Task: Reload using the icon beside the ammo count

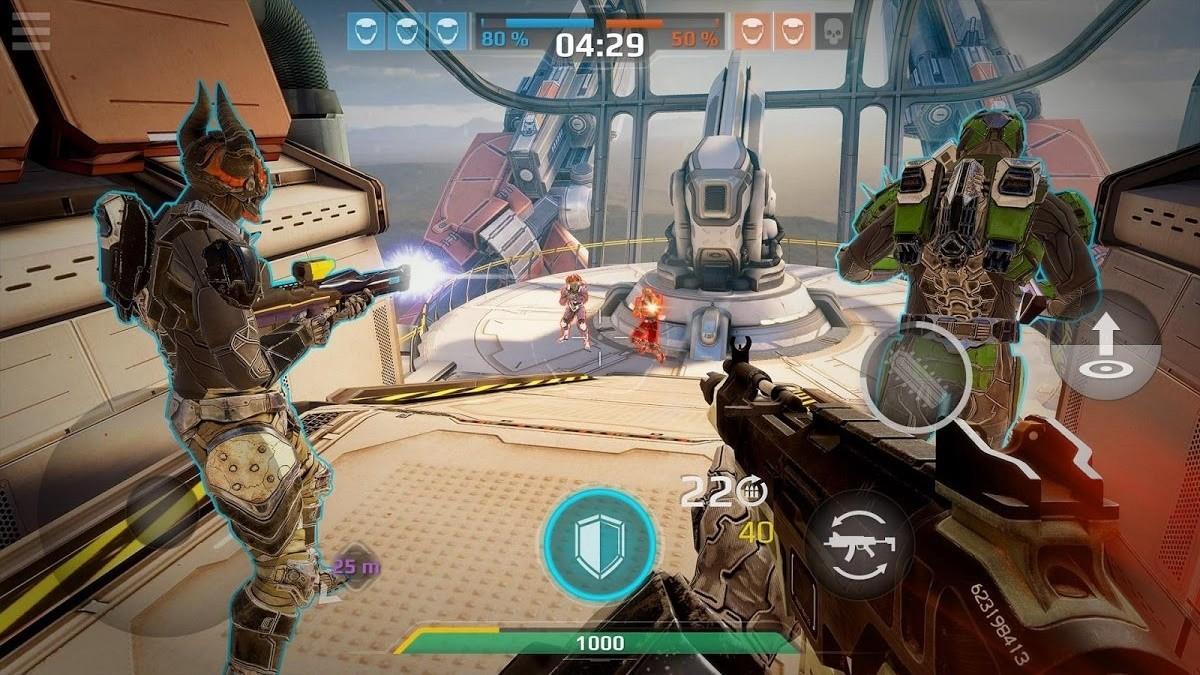Action: coord(754,490)
